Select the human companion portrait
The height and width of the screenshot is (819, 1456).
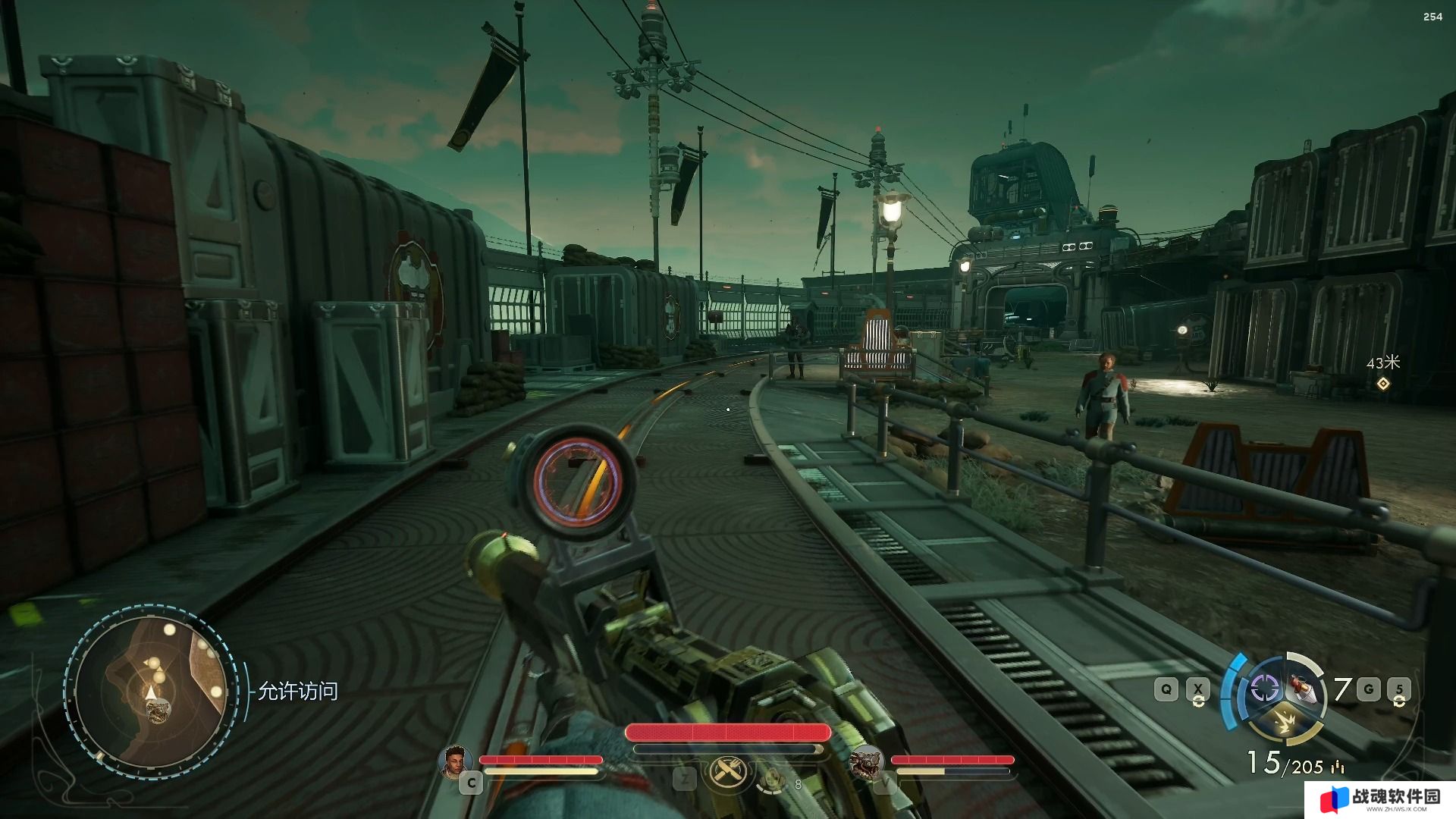pyautogui.click(x=454, y=761)
